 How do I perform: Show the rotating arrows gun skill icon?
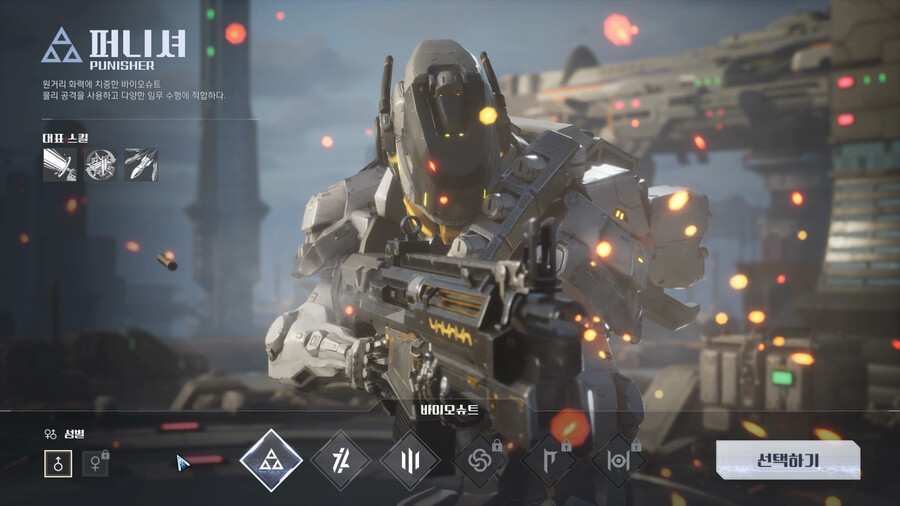click(x=100, y=165)
